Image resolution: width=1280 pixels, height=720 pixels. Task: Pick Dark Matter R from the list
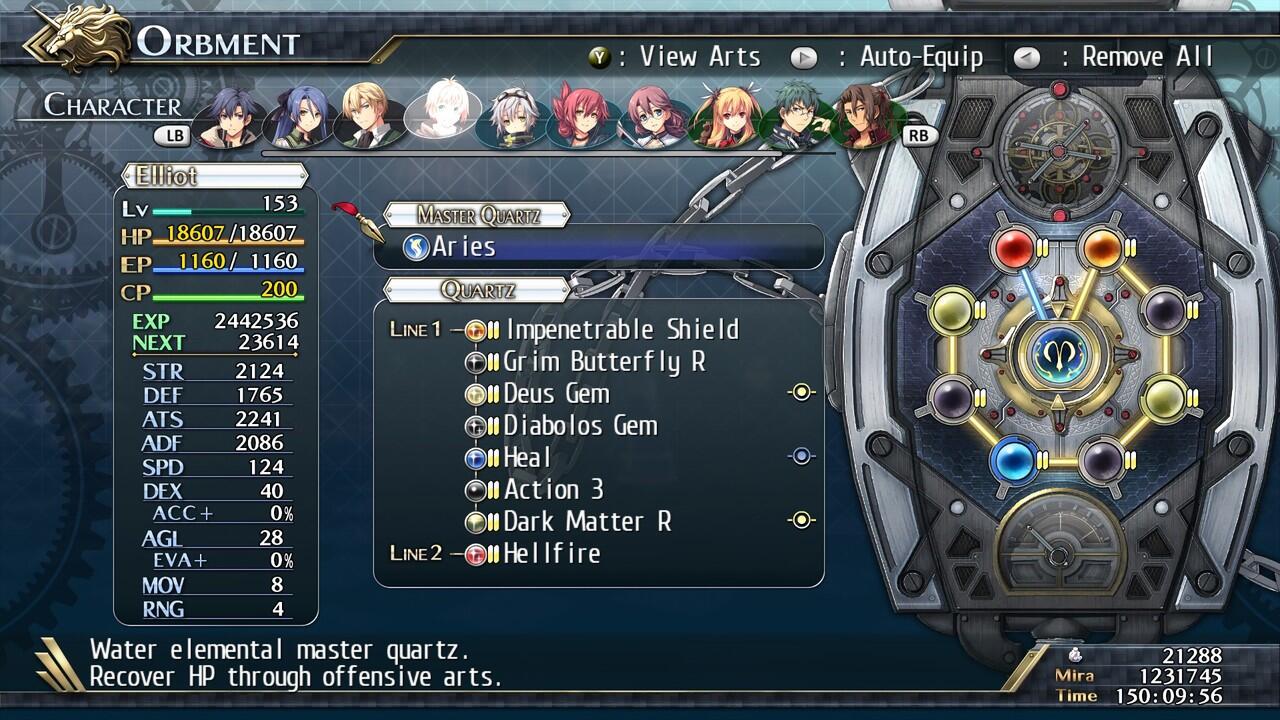click(x=587, y=521)
